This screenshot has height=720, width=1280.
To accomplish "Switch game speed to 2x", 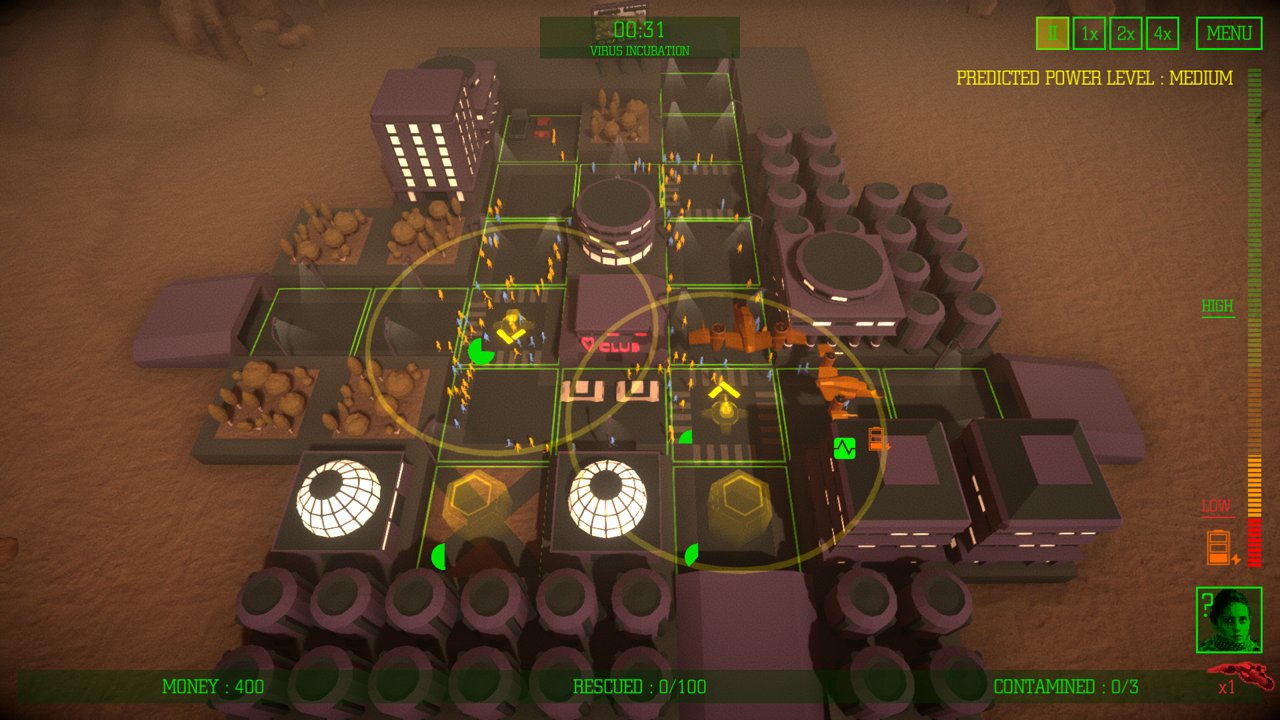I will [x=1126, y=33].
